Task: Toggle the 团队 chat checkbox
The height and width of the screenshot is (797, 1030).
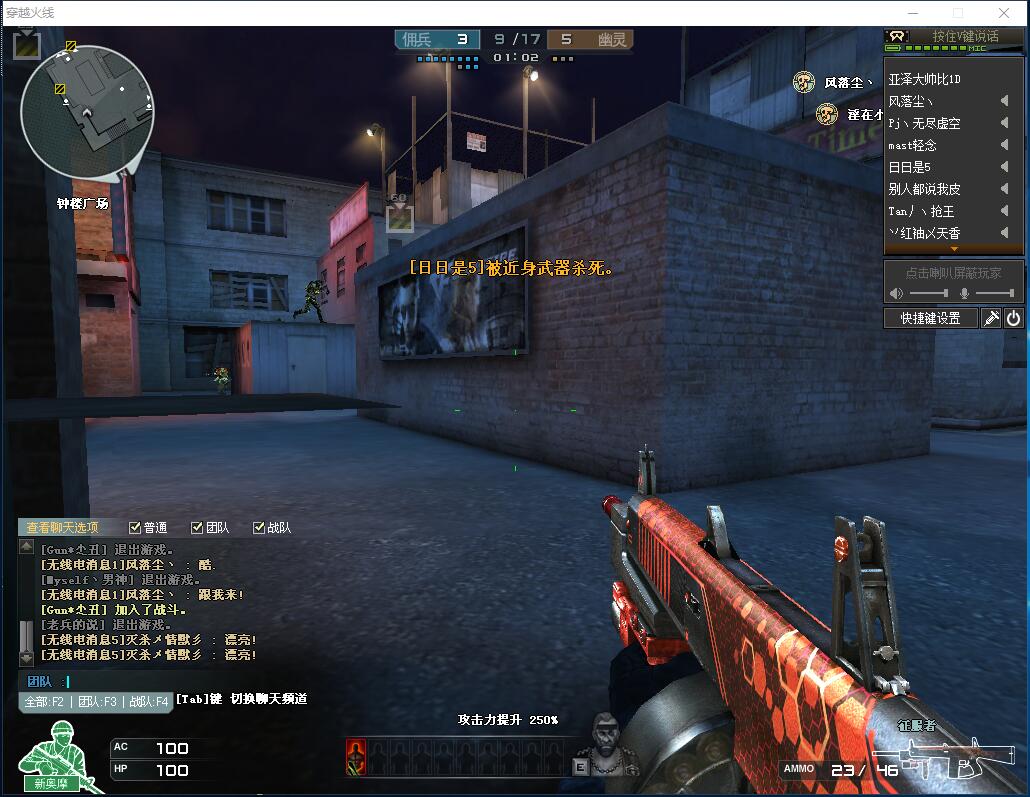Action: pos(197,527)
